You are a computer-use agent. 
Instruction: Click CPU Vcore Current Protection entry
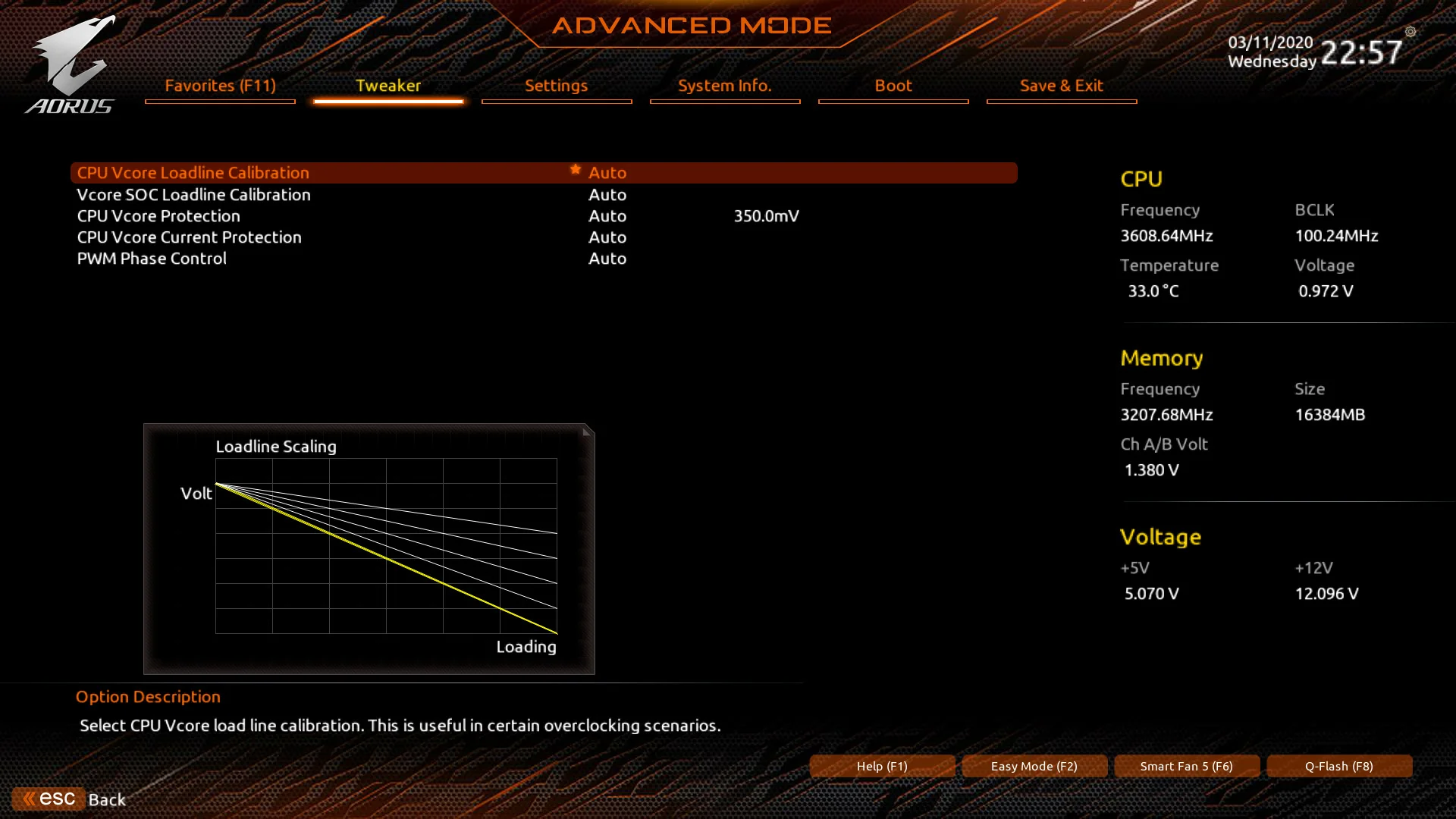[x=190, y=237]
